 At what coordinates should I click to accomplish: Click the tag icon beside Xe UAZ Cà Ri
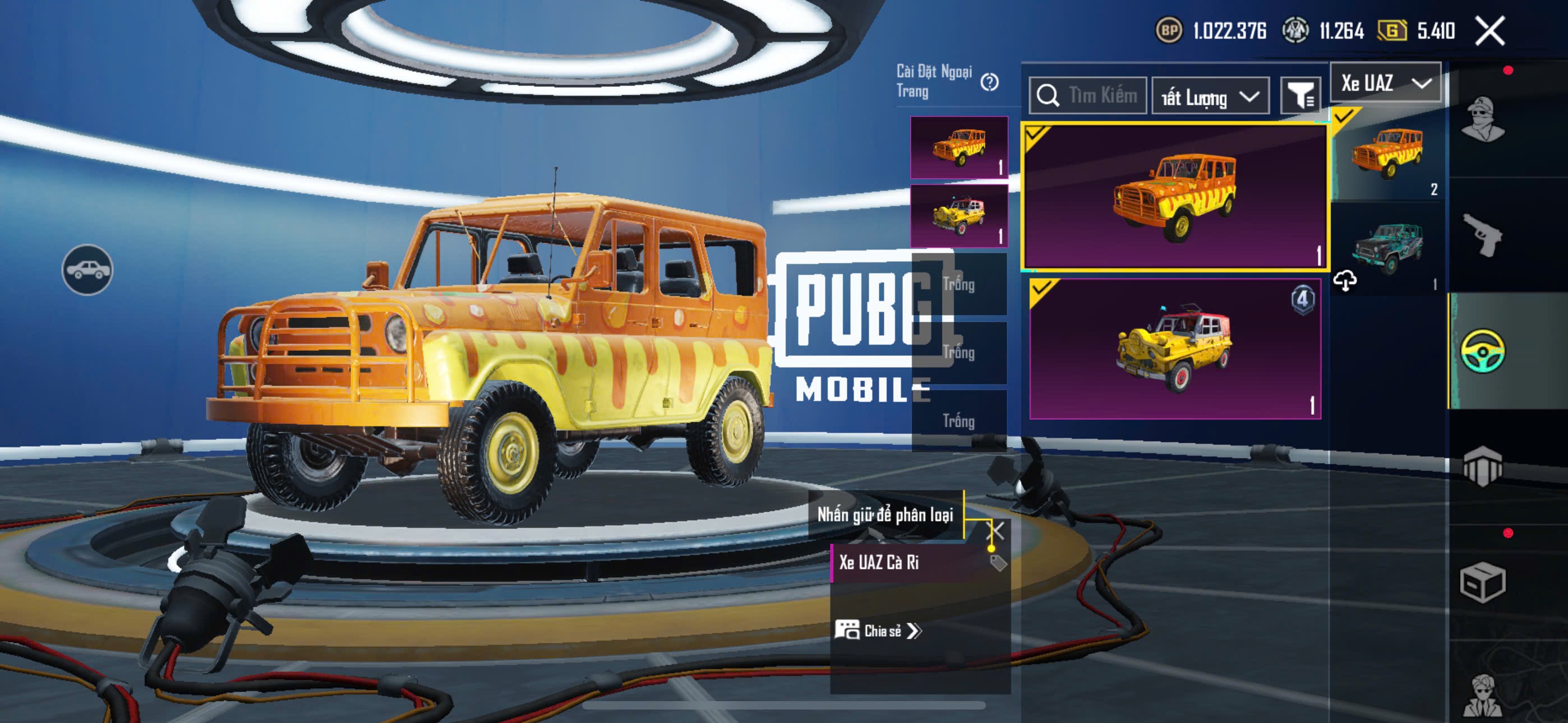998,563
